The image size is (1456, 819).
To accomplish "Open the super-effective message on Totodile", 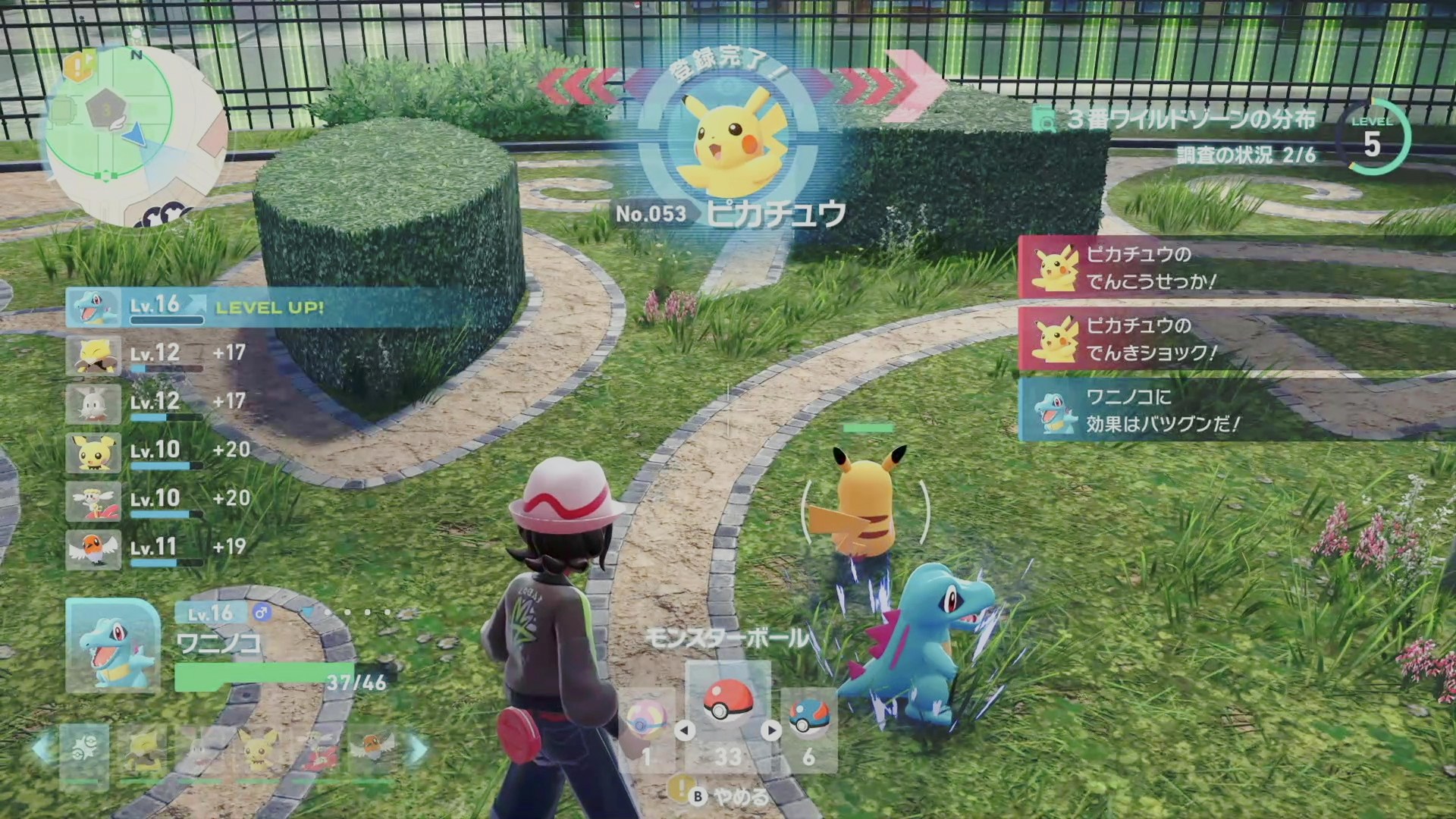I will pyautogui.click(x=1236, y=410).
